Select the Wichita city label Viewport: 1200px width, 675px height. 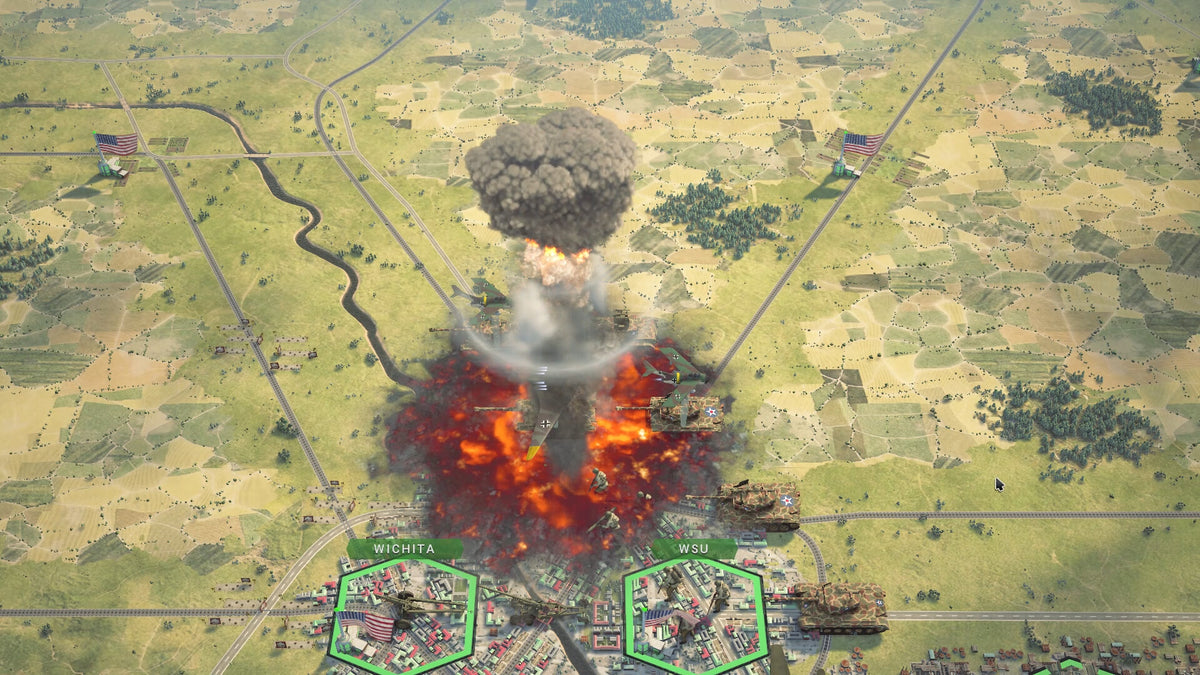click(405, 549)
